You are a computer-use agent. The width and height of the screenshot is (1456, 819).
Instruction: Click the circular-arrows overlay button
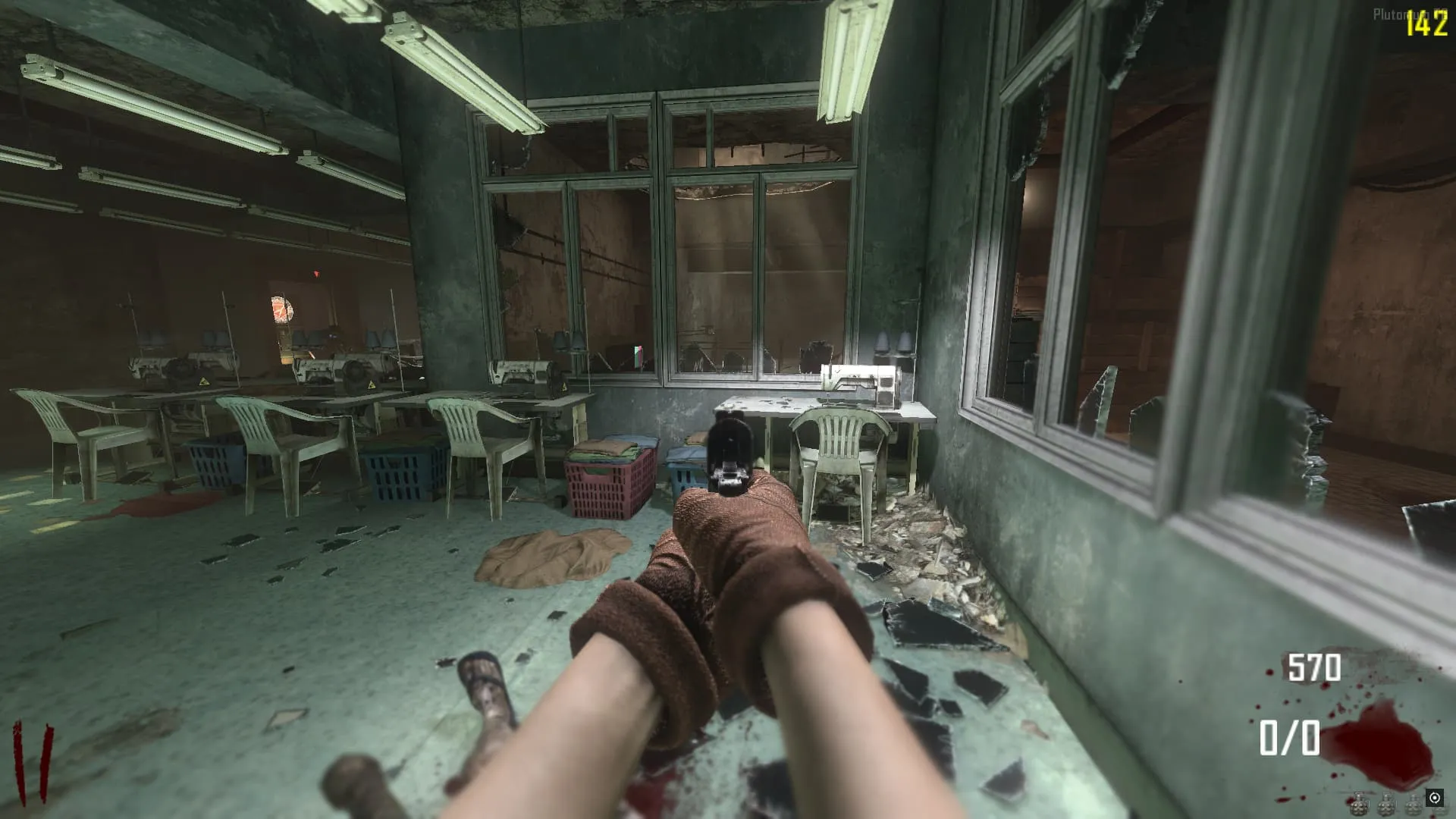1434,798
